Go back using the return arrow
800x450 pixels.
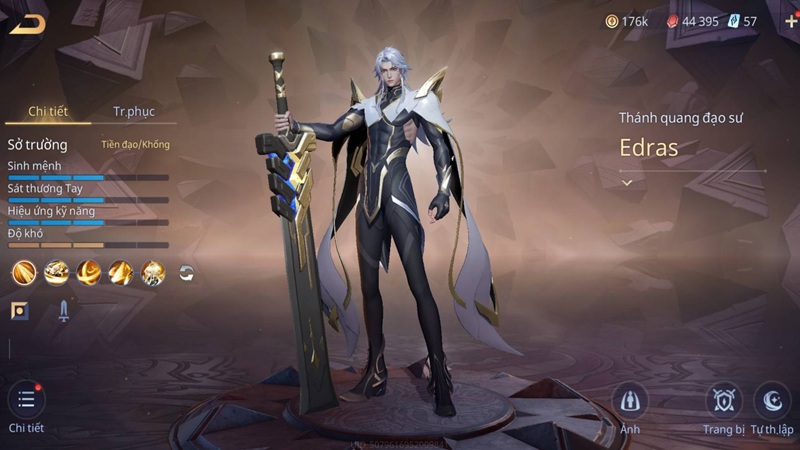point(27,24)
